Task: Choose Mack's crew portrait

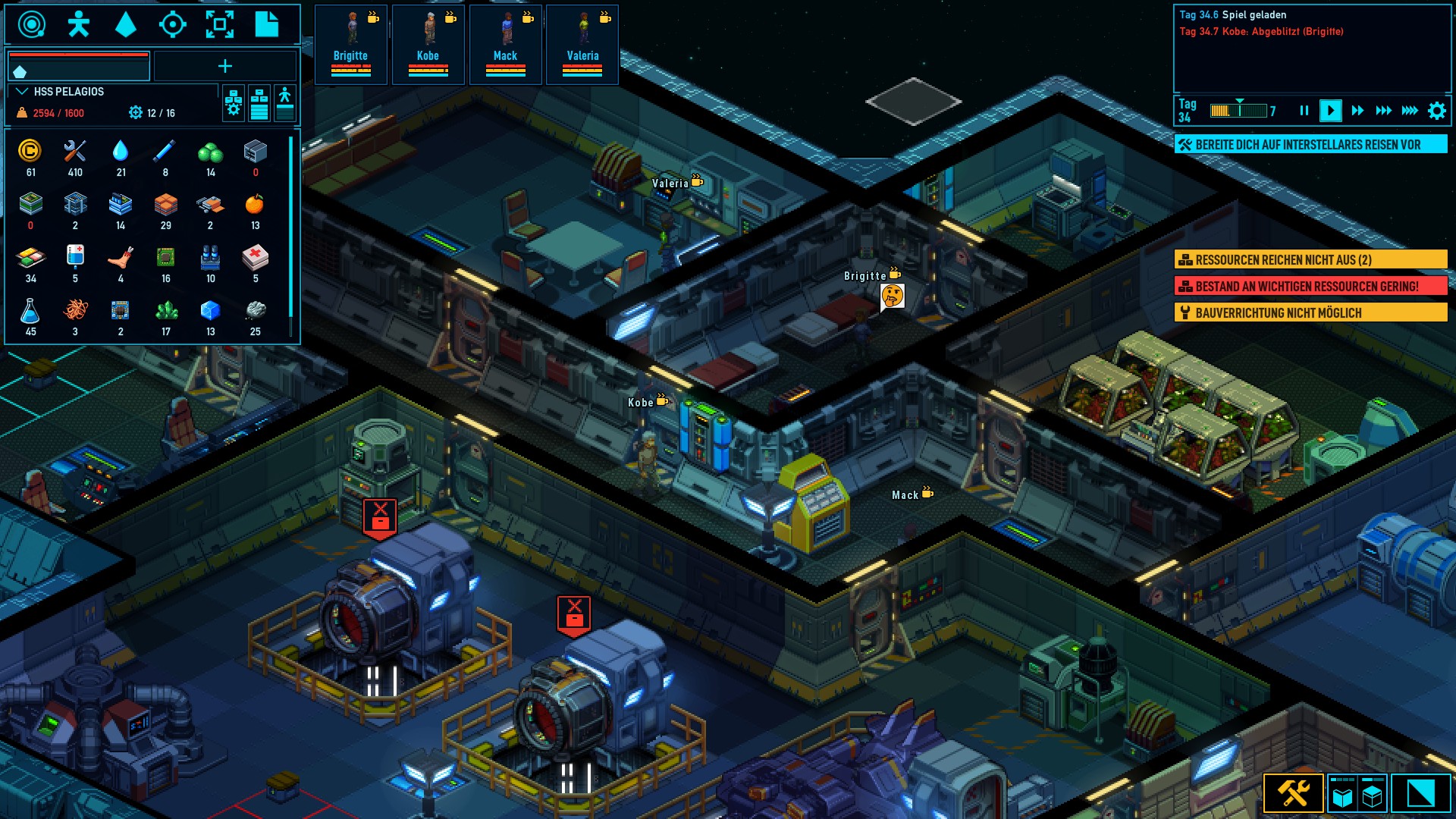Action: pos(505,44)
